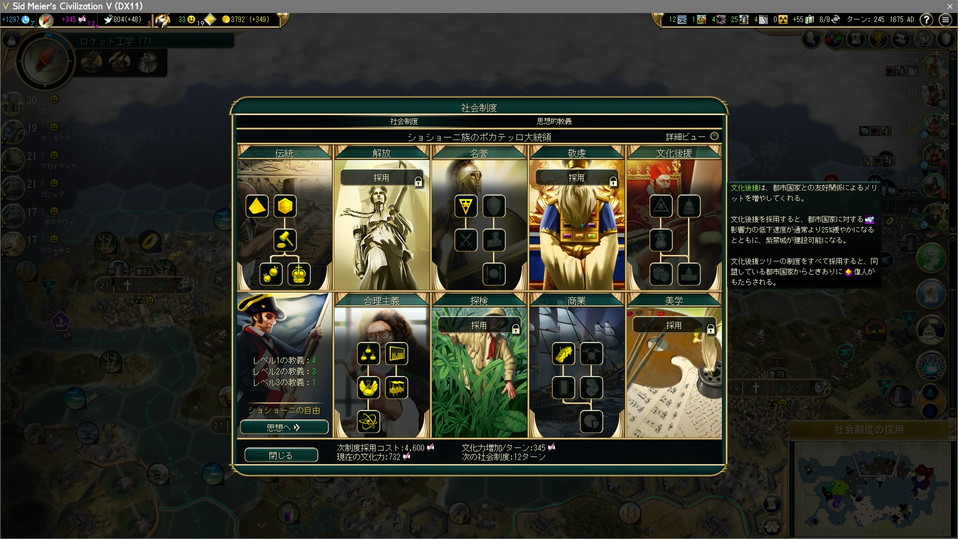The height and width of the screenshot is (539, 958).
Task: Open the ideology screen with 思想へ
Action: coord(284,427)
